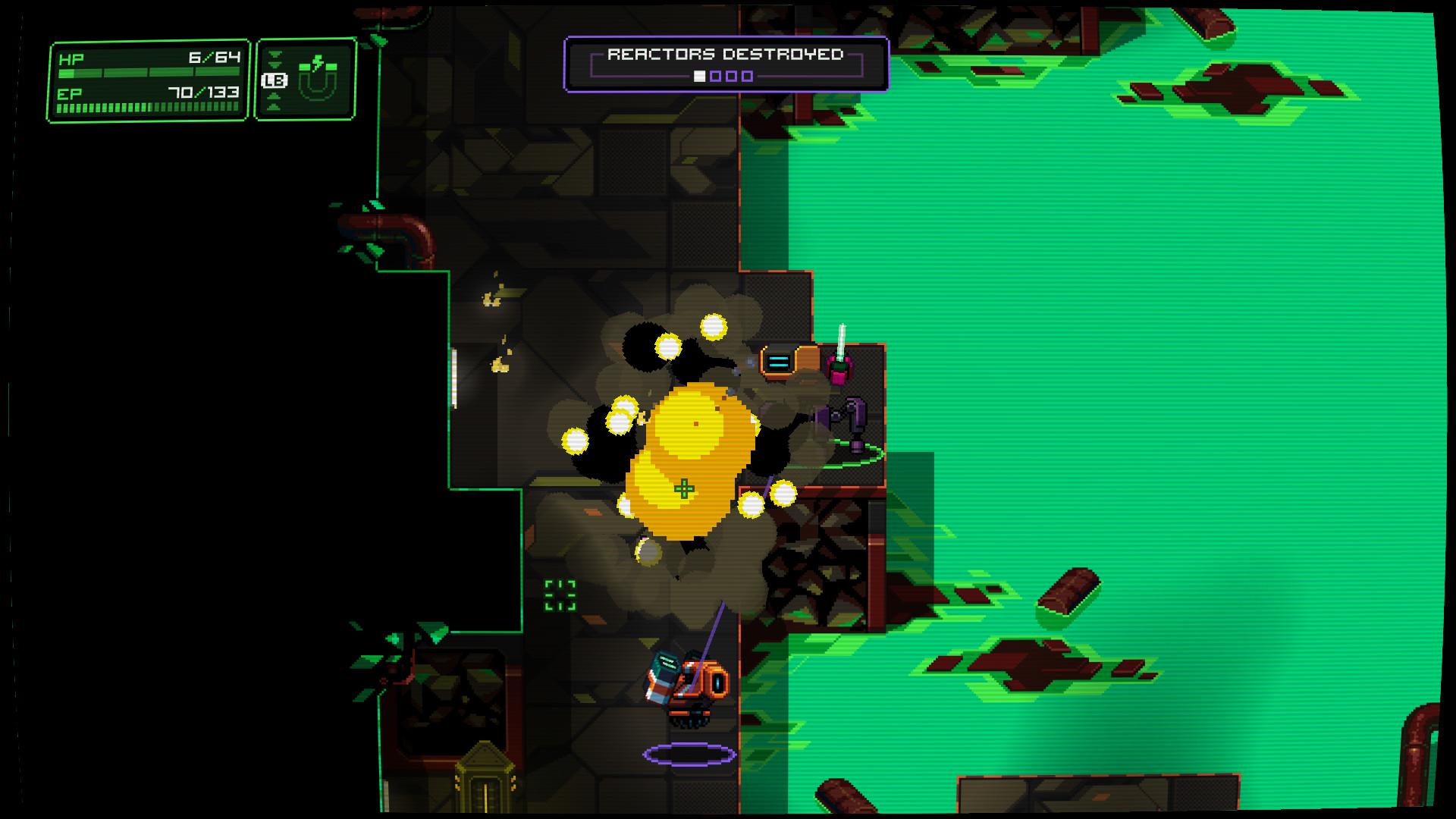
Task: Click the lower up-arrow below the LB prompt
Action: (275, 105)
